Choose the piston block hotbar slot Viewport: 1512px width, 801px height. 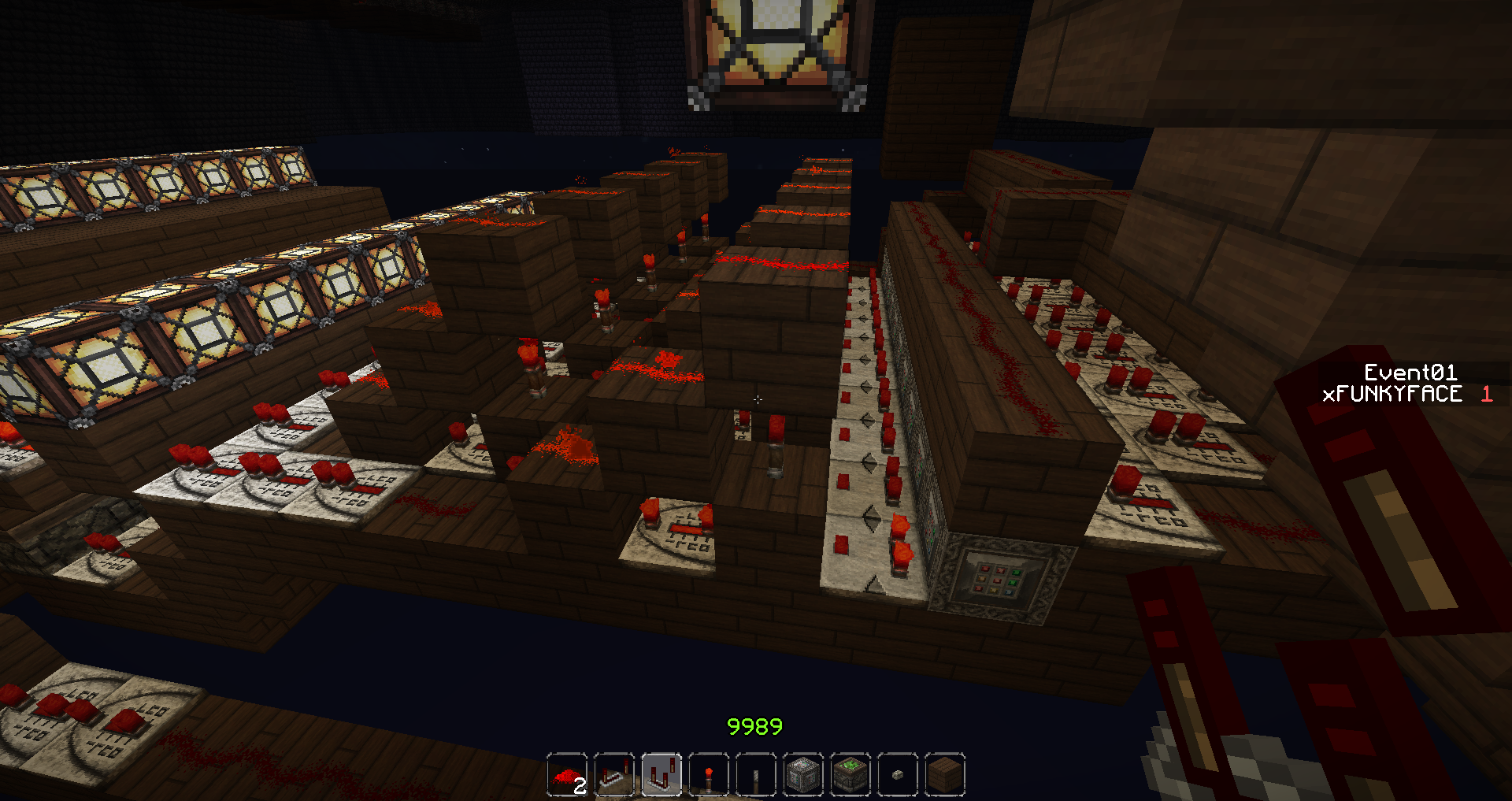pyautogui.click(x=803, y=775)
